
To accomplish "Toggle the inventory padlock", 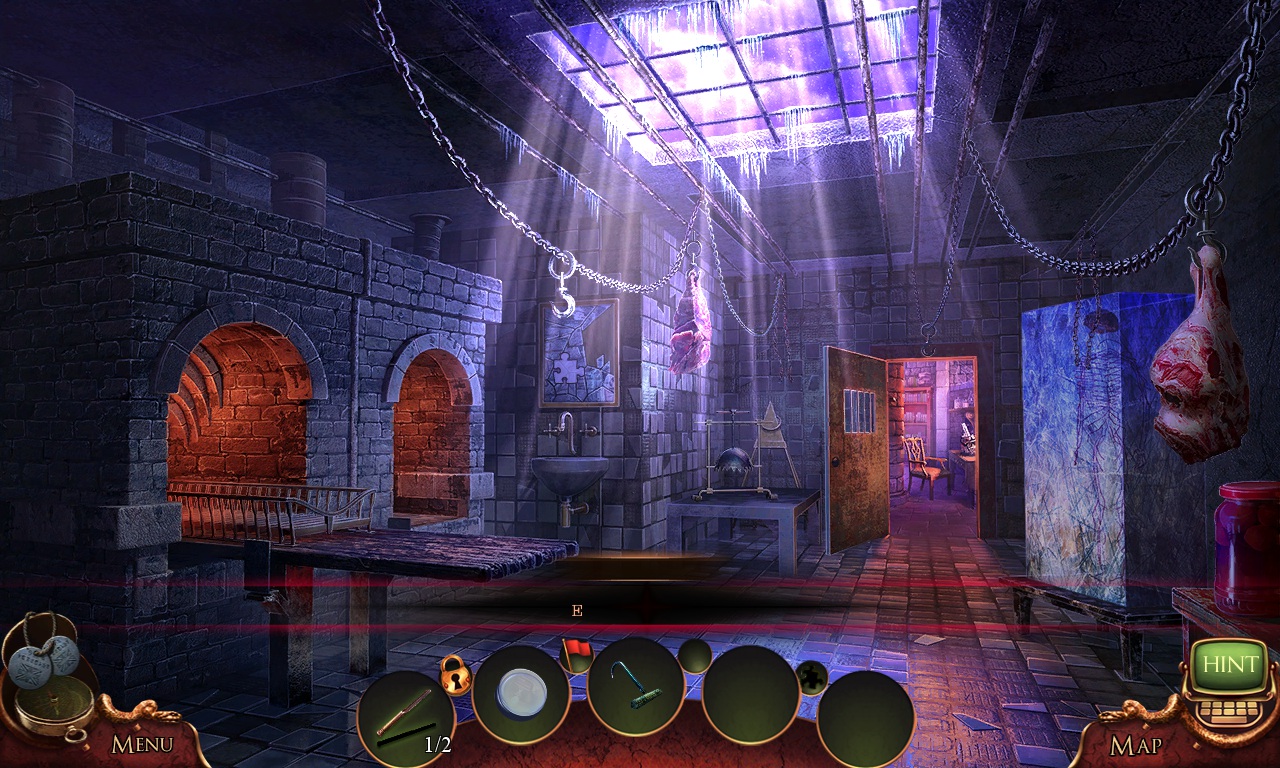I will 455,675.
